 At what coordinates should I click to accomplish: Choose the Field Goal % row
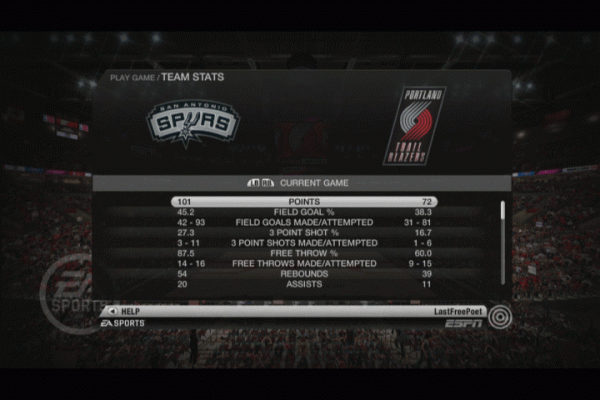pyautogui.click(x=303, y=212)
